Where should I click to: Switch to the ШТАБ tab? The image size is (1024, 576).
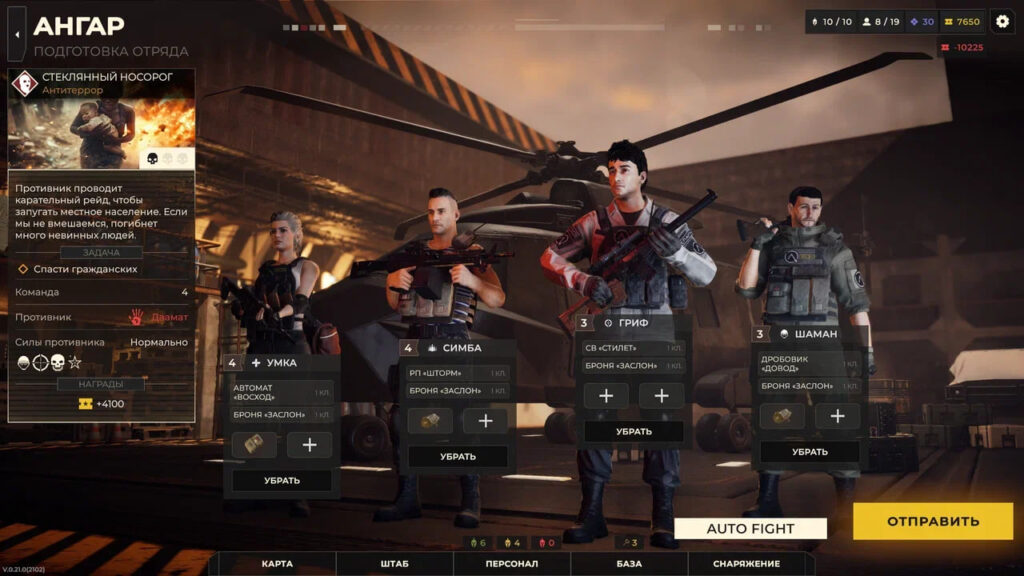pos(394,564)
